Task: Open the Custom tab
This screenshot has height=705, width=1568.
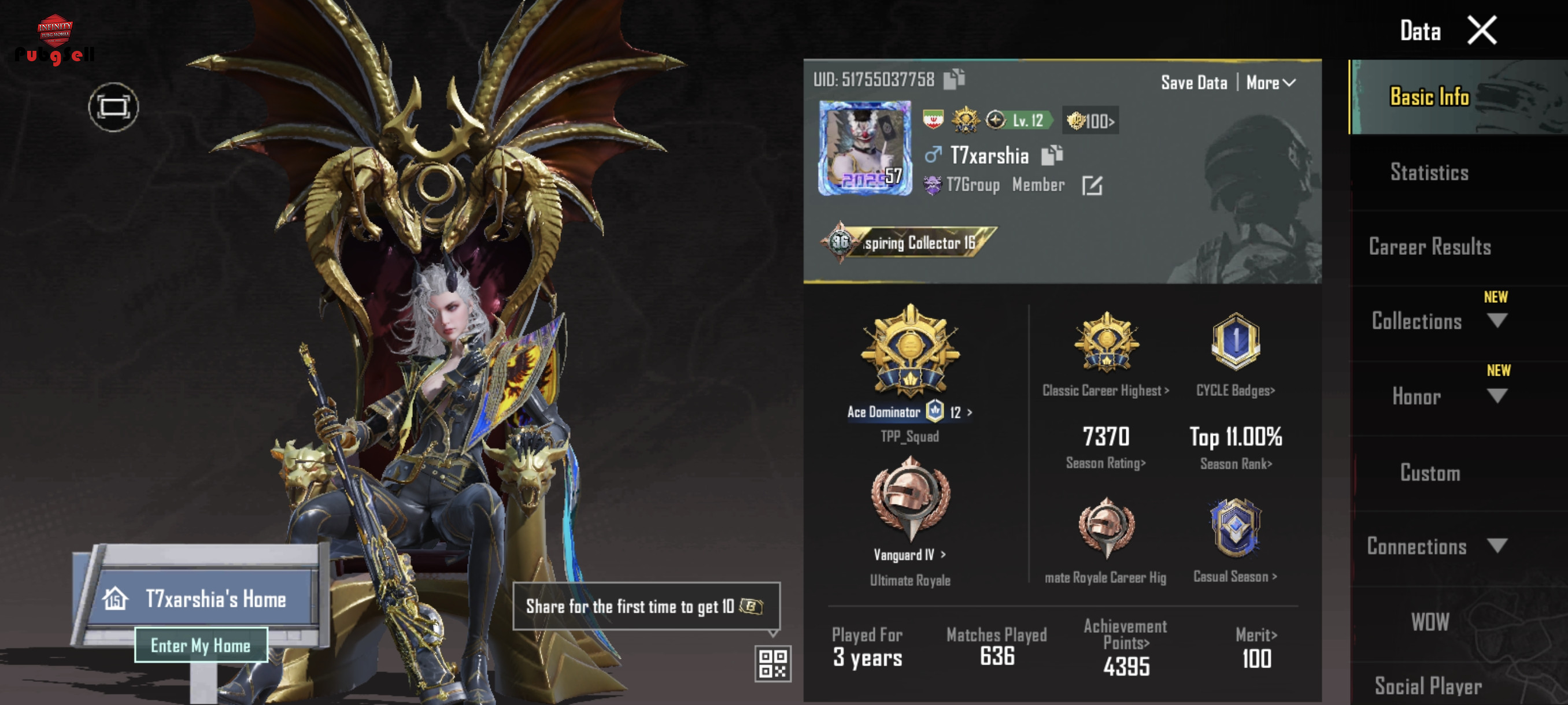Action: click(1429, 473)
